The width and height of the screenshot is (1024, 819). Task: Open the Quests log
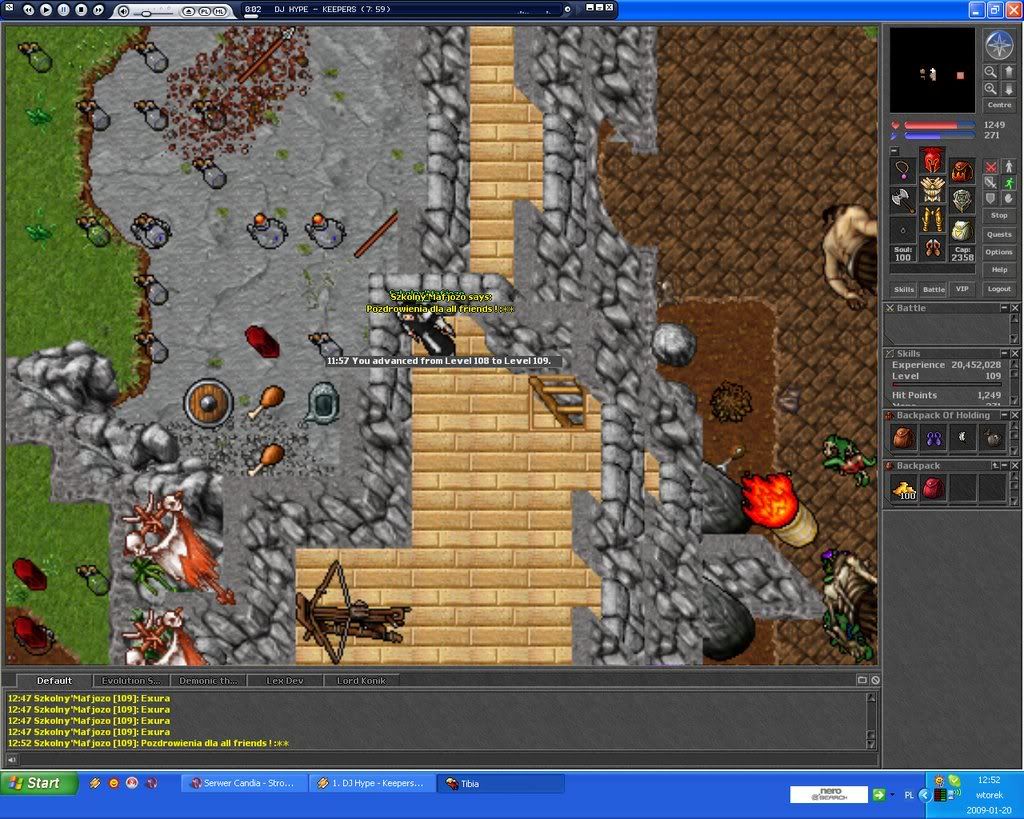pos(999,235)
